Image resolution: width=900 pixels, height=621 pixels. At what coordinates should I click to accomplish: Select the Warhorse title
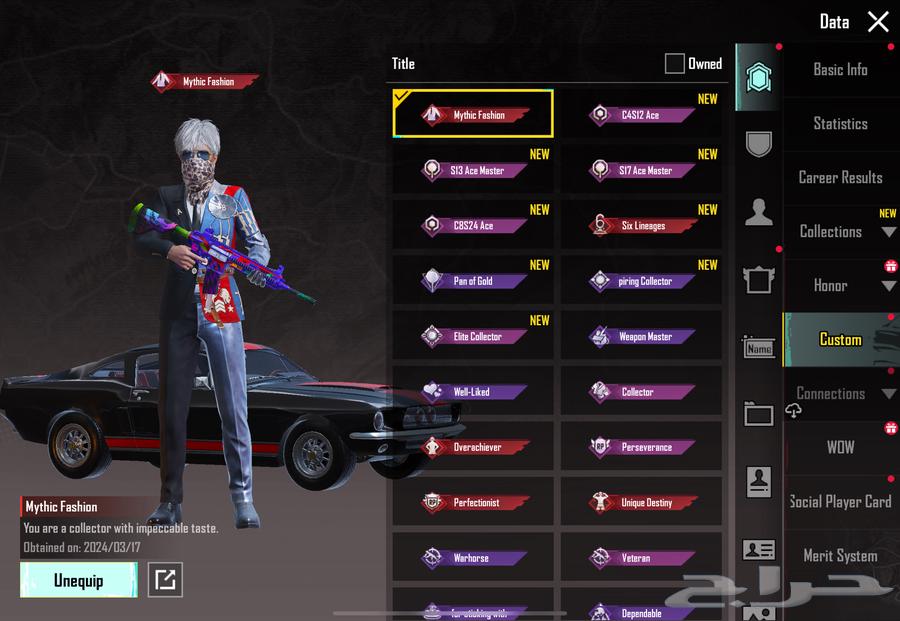click(x=473, y=558)
